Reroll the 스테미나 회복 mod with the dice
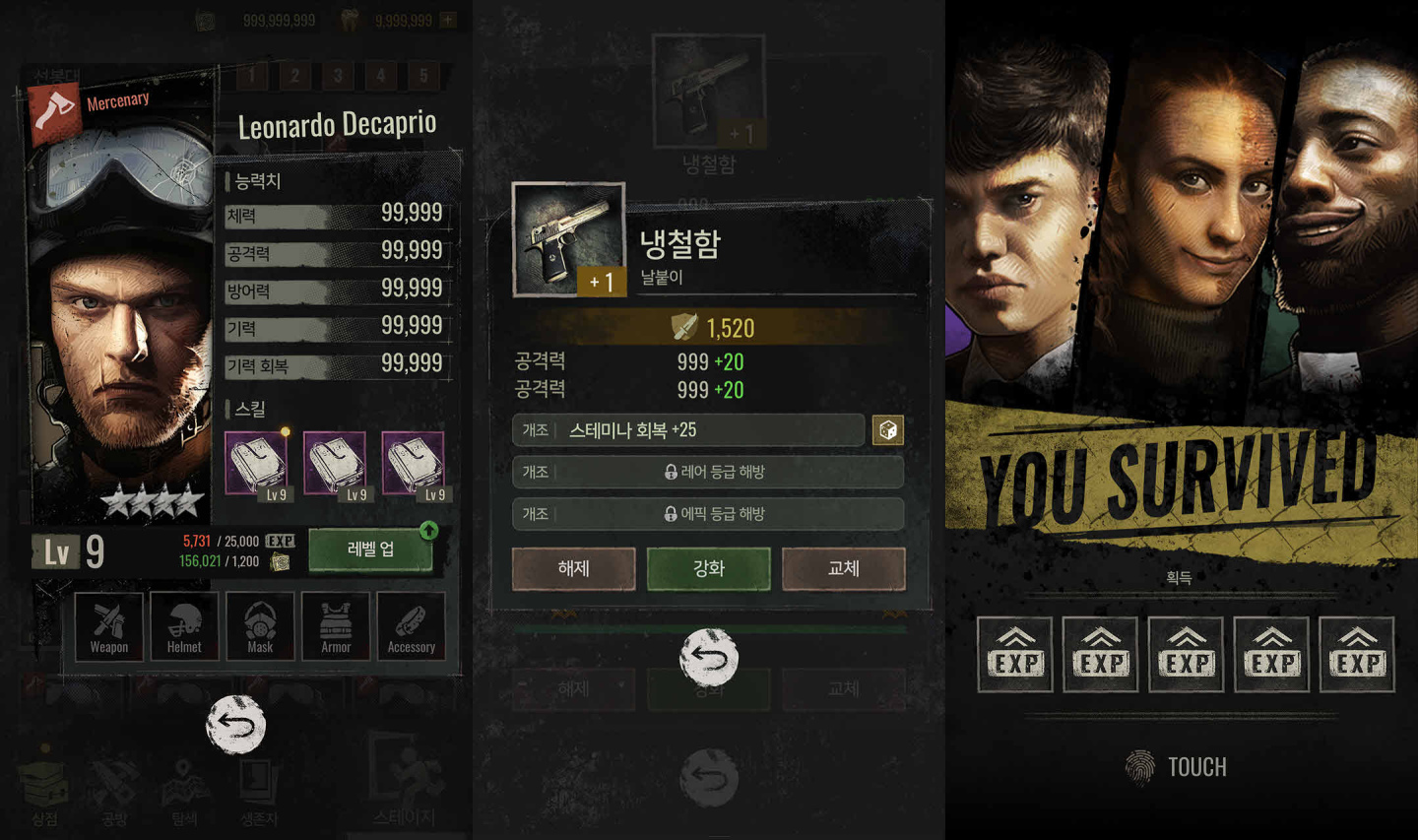 [x=887, y=430]
